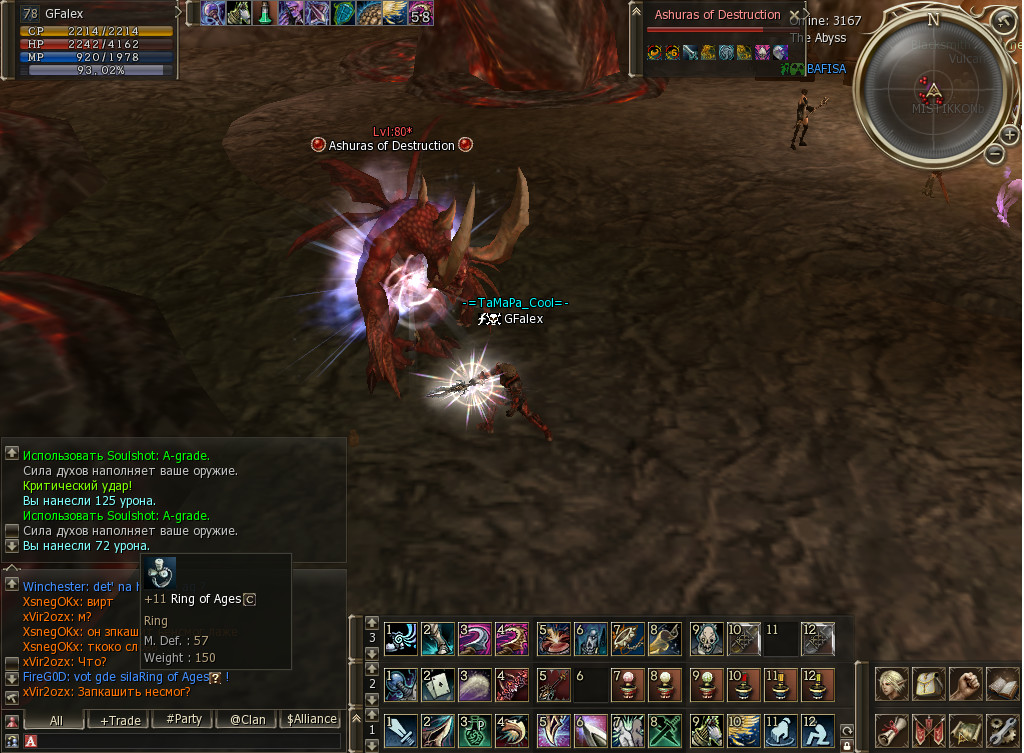Open the quest scroll menu button
Viewport: 1024px width, 753px height.
click(x=891, y=731)
